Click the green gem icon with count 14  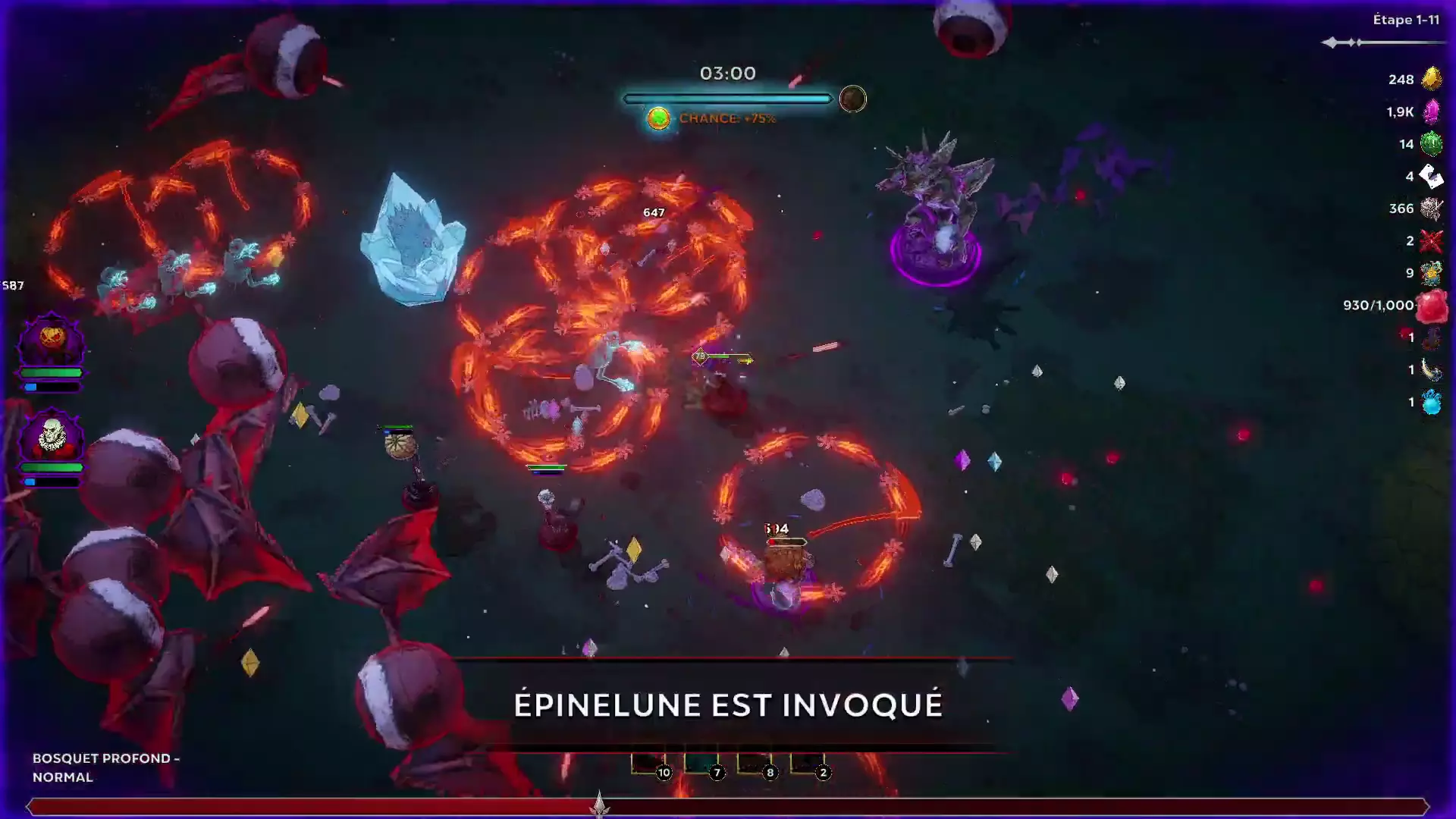pyautogui.click(x=1429, y=143)
